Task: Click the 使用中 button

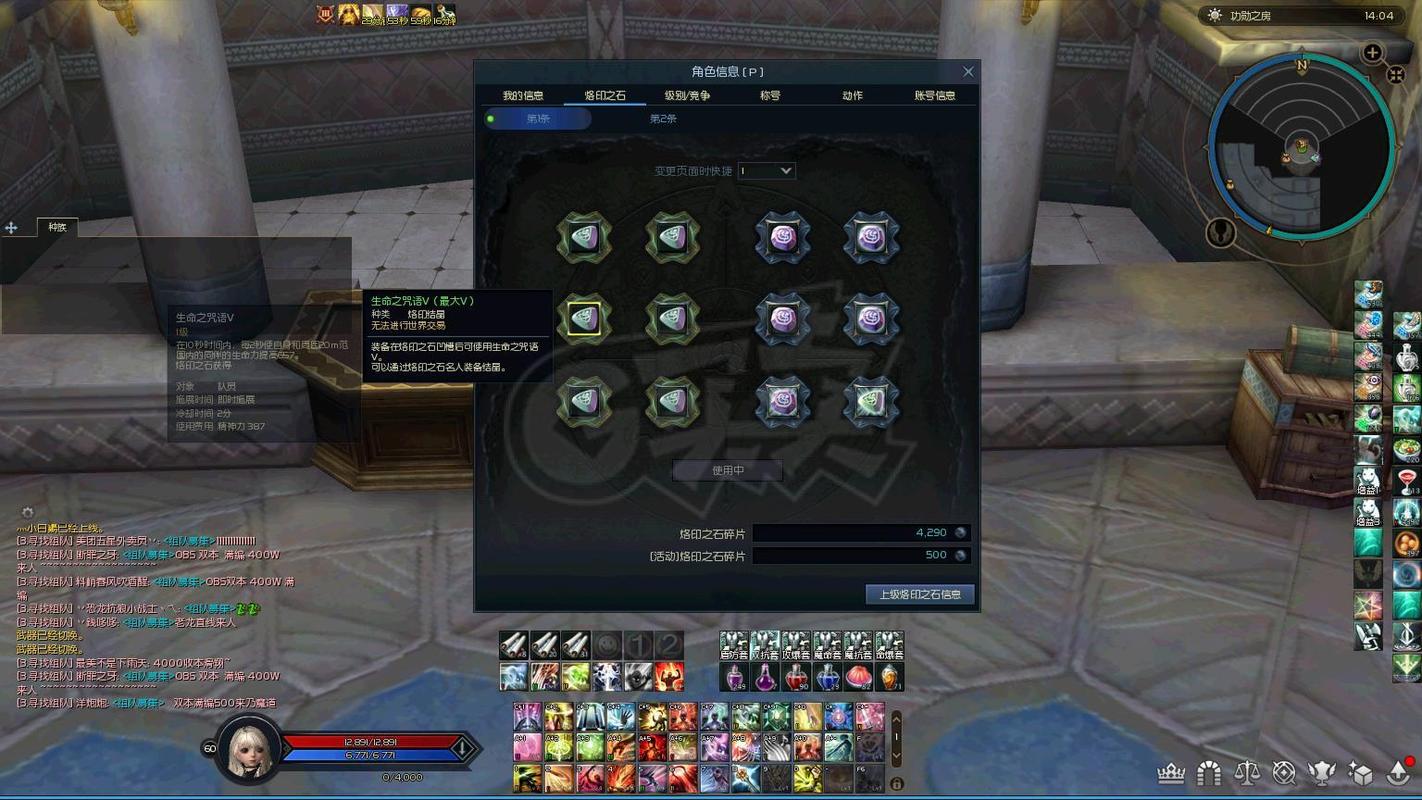Action: [727, 470]
